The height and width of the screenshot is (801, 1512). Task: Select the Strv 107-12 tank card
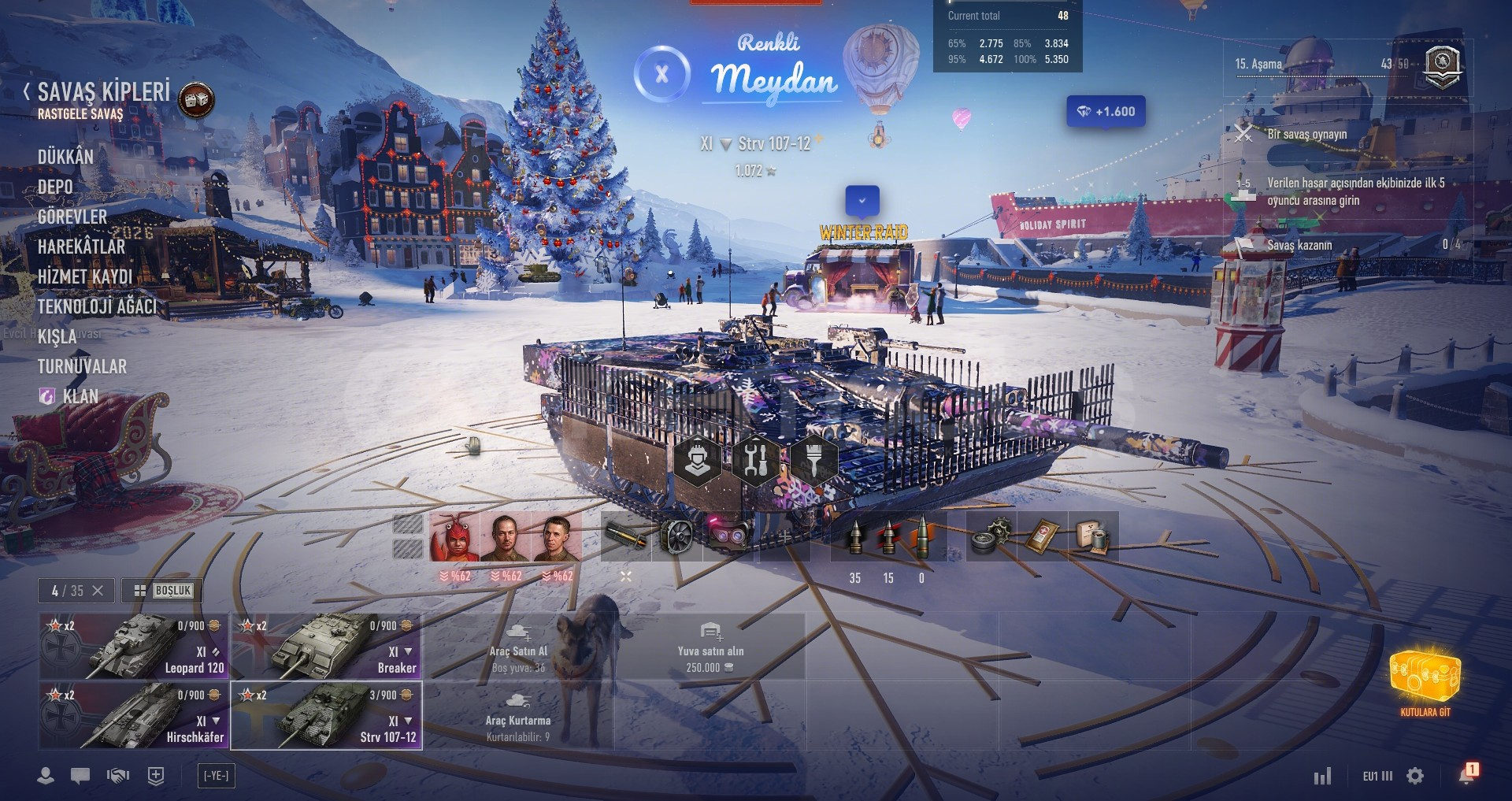click(x=326, y=716)
